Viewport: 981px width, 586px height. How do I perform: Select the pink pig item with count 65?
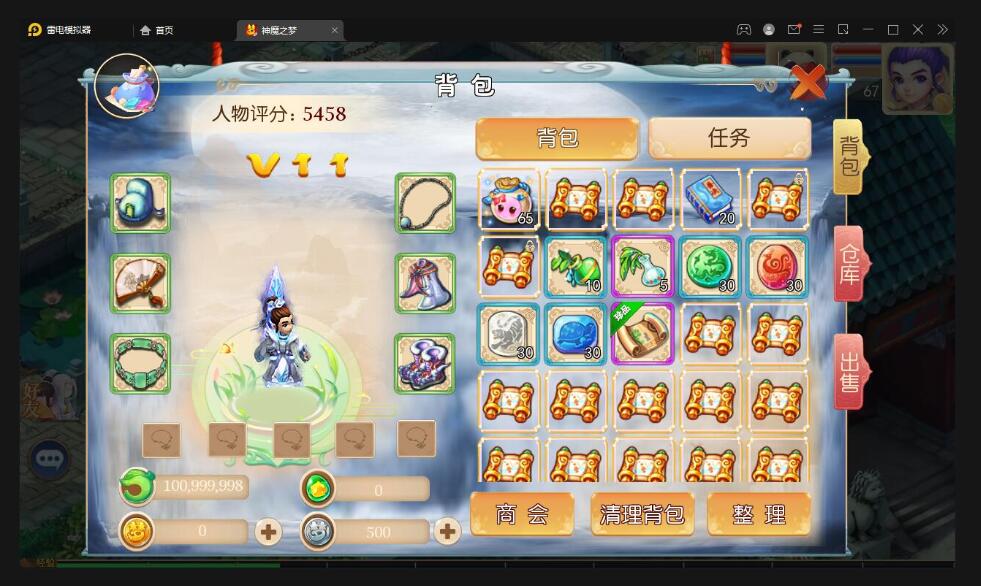pyautogui.click(x=509, y=199)
